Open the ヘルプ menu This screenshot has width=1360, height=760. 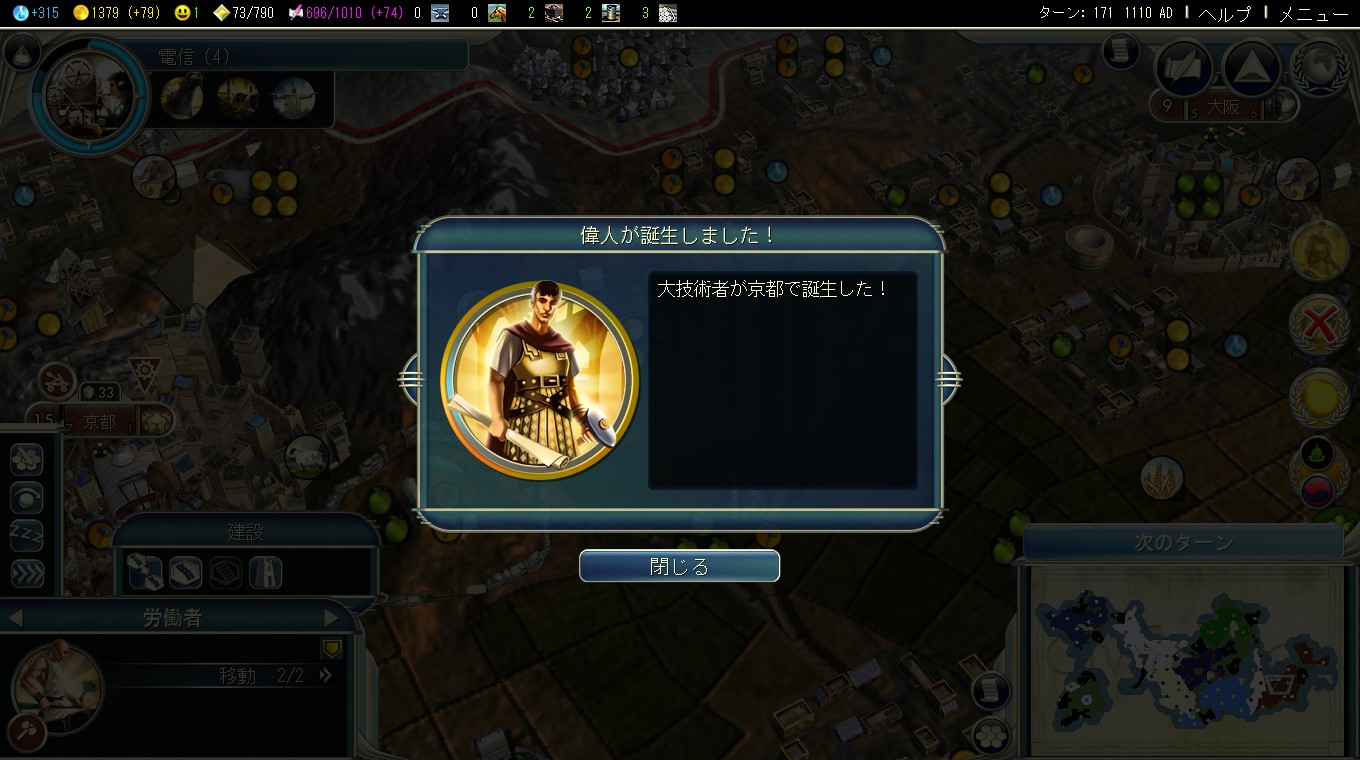click(1225, 14)
